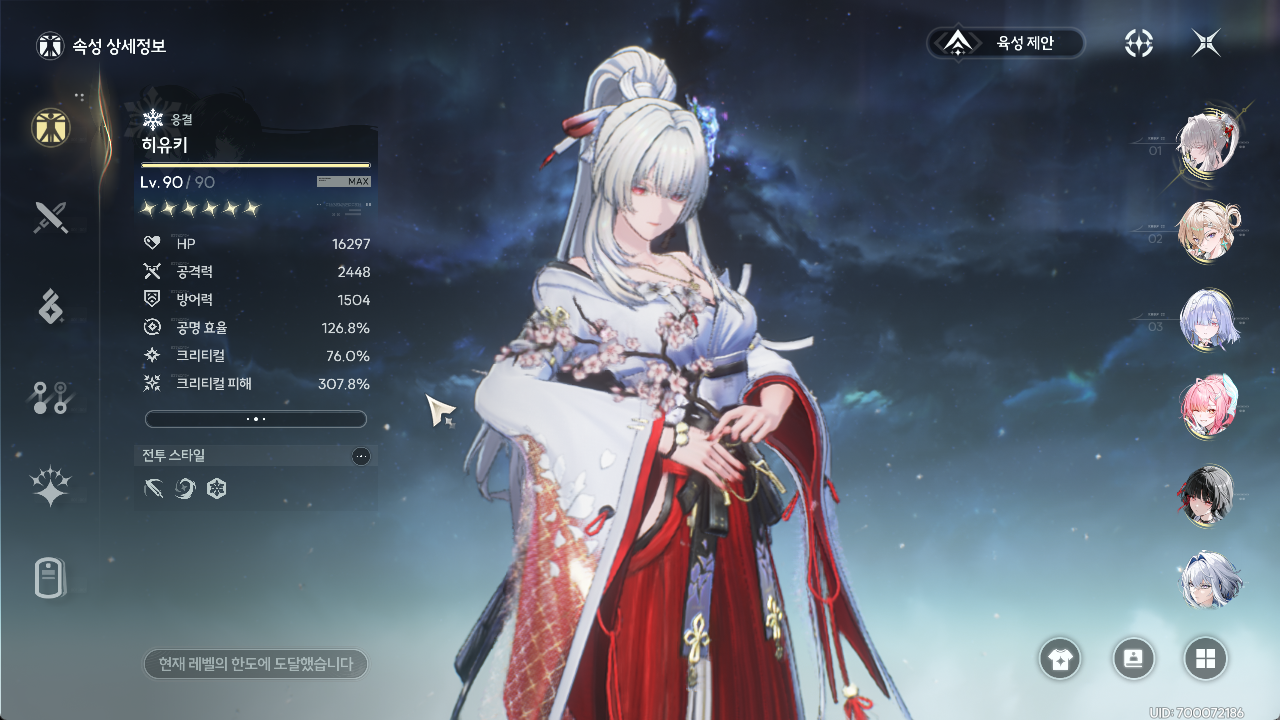Expand the full stats list with the three-dot bar
The image size is (1280, 720).
tap(256, 419)
